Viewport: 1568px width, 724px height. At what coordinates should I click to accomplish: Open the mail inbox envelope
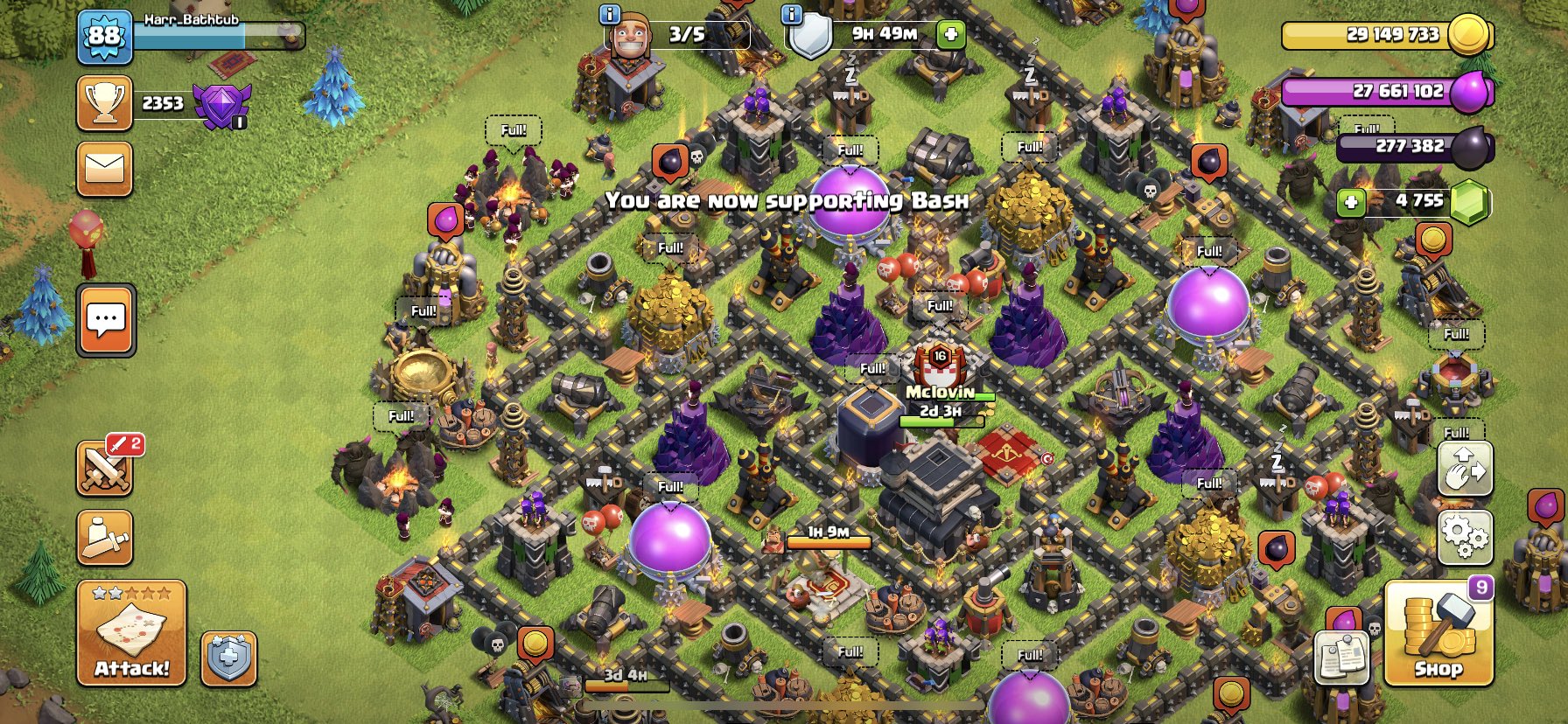pos(105,169)
